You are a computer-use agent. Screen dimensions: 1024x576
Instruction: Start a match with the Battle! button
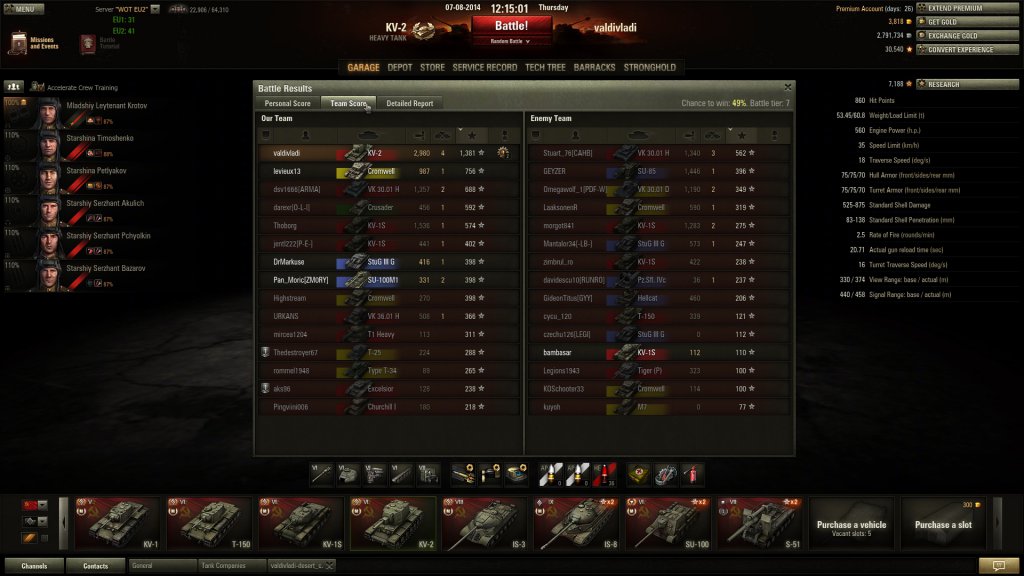[511, 25]
